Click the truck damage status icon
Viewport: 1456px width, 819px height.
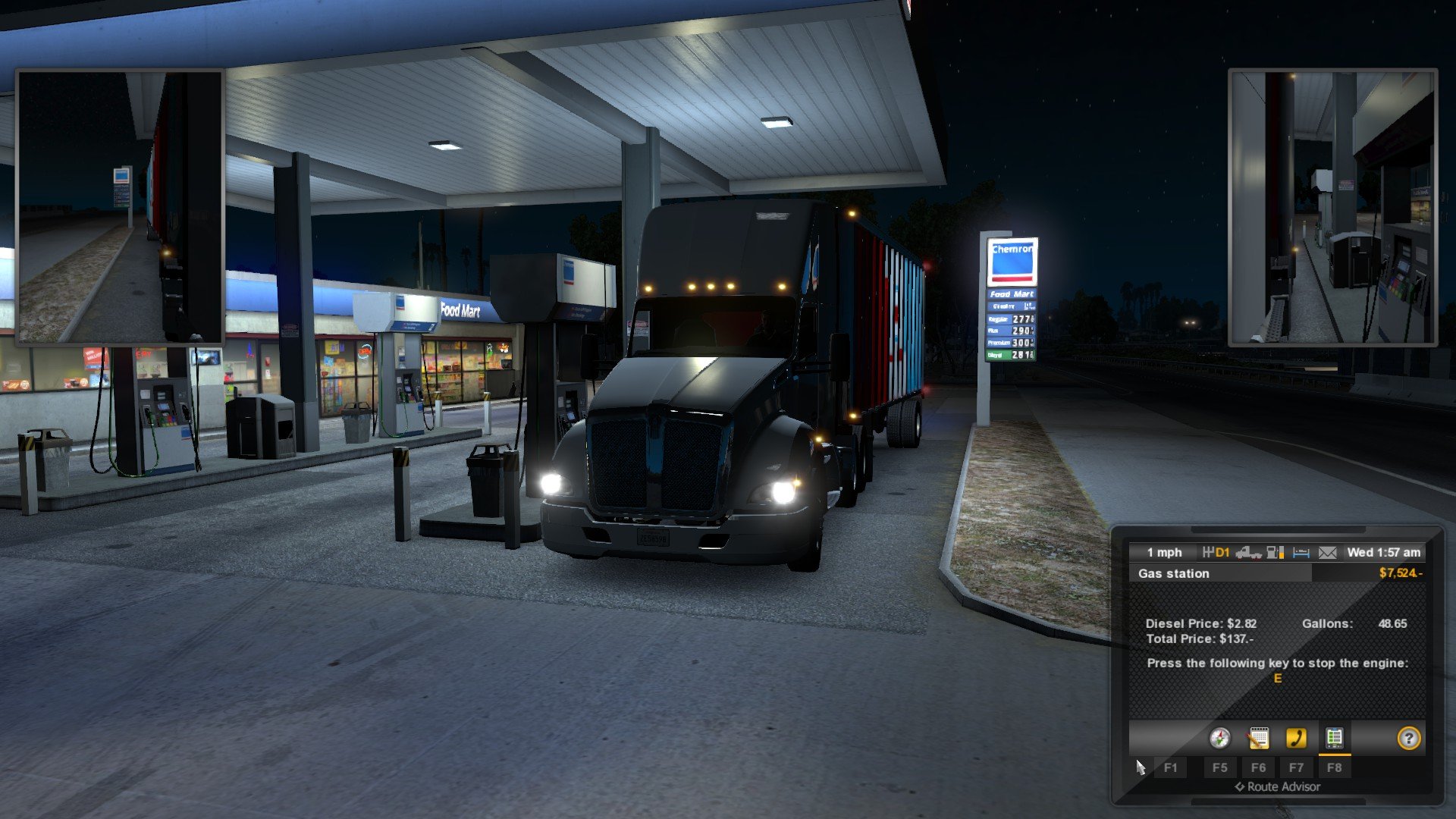[1247, 553]
